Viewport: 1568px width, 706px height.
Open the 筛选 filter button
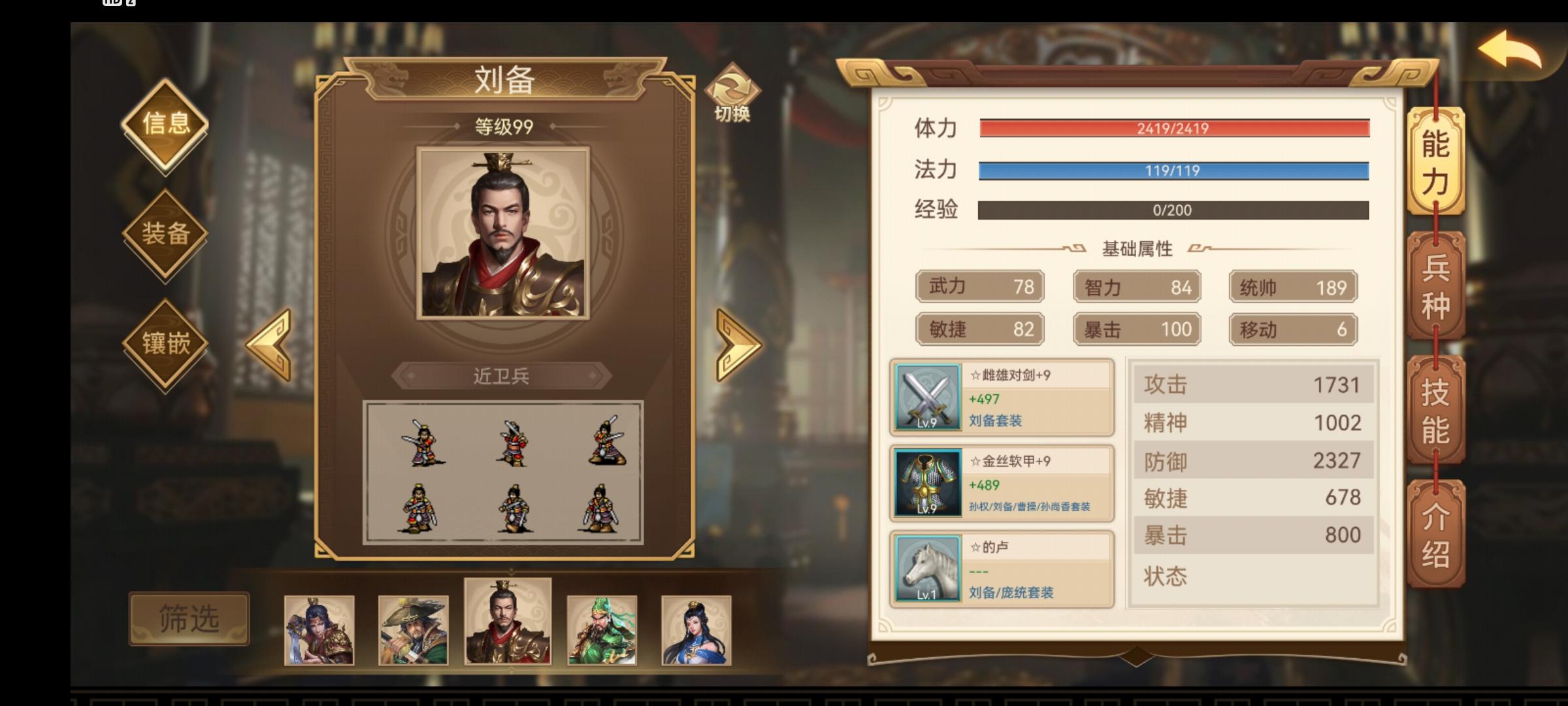pyautogui.click(x=189, y=618)
